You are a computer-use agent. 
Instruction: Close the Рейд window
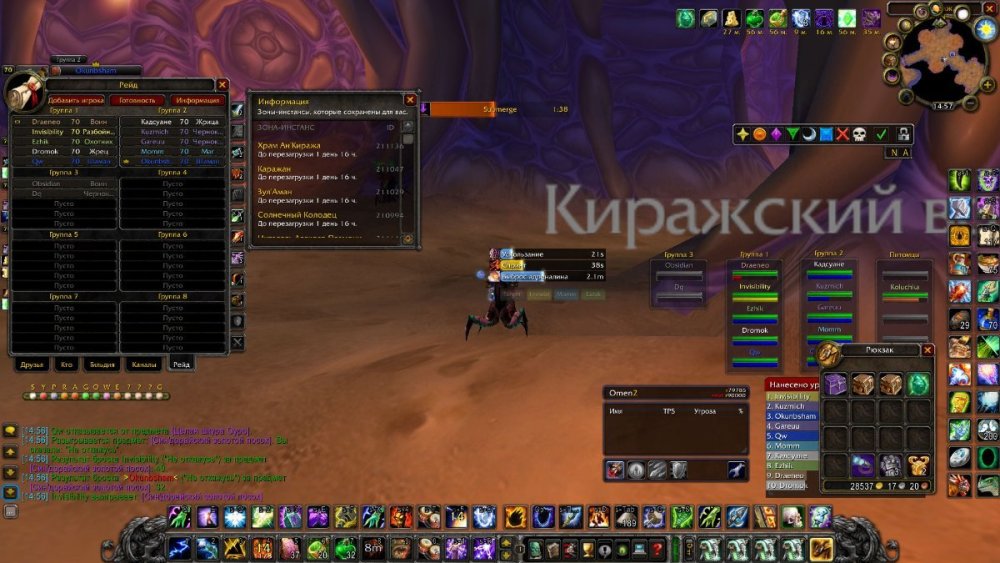[222, 86]
